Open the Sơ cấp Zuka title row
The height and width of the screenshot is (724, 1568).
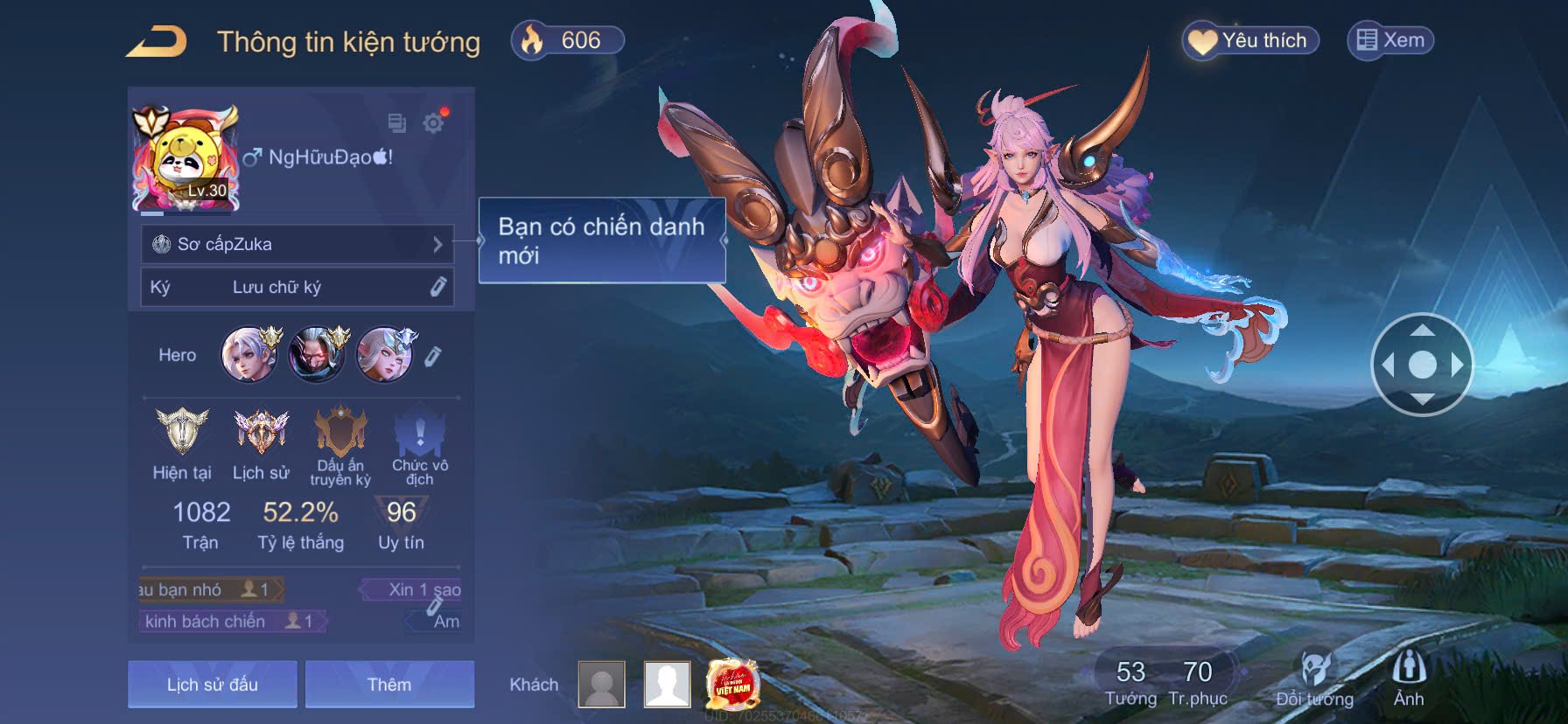[x=297, y=244]
